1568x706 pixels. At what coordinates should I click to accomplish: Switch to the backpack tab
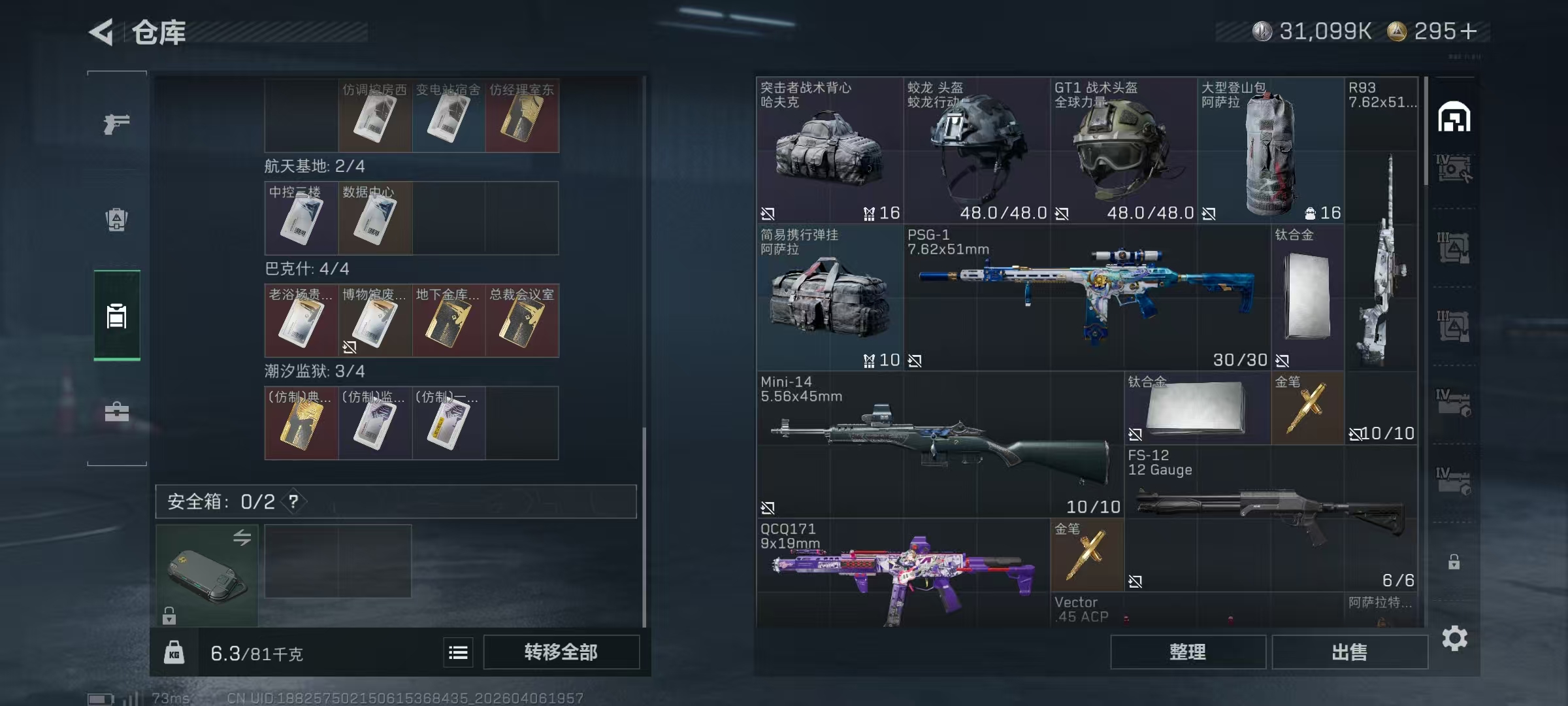click(x=116, y=220)
